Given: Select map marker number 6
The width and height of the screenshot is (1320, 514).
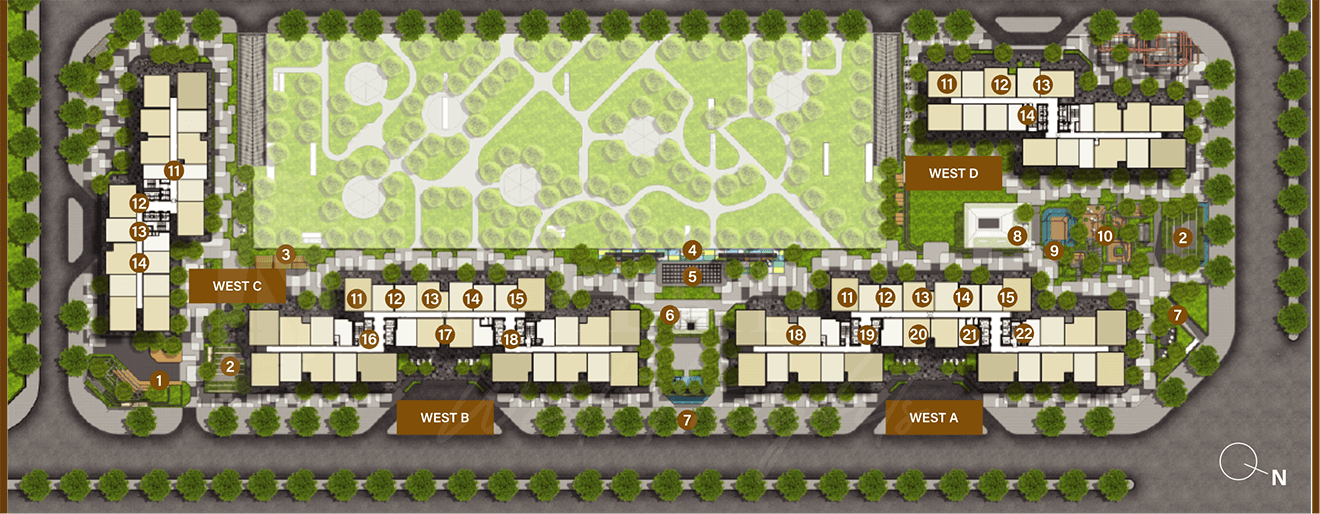Looking at the screenshot, I should [670, 316].
